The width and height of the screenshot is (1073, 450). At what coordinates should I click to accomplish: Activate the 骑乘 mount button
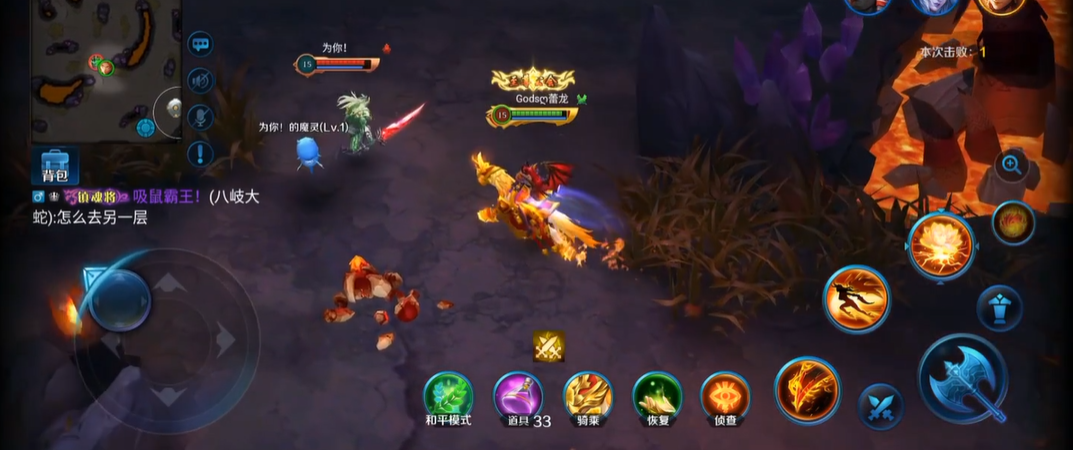coord(587,395)
